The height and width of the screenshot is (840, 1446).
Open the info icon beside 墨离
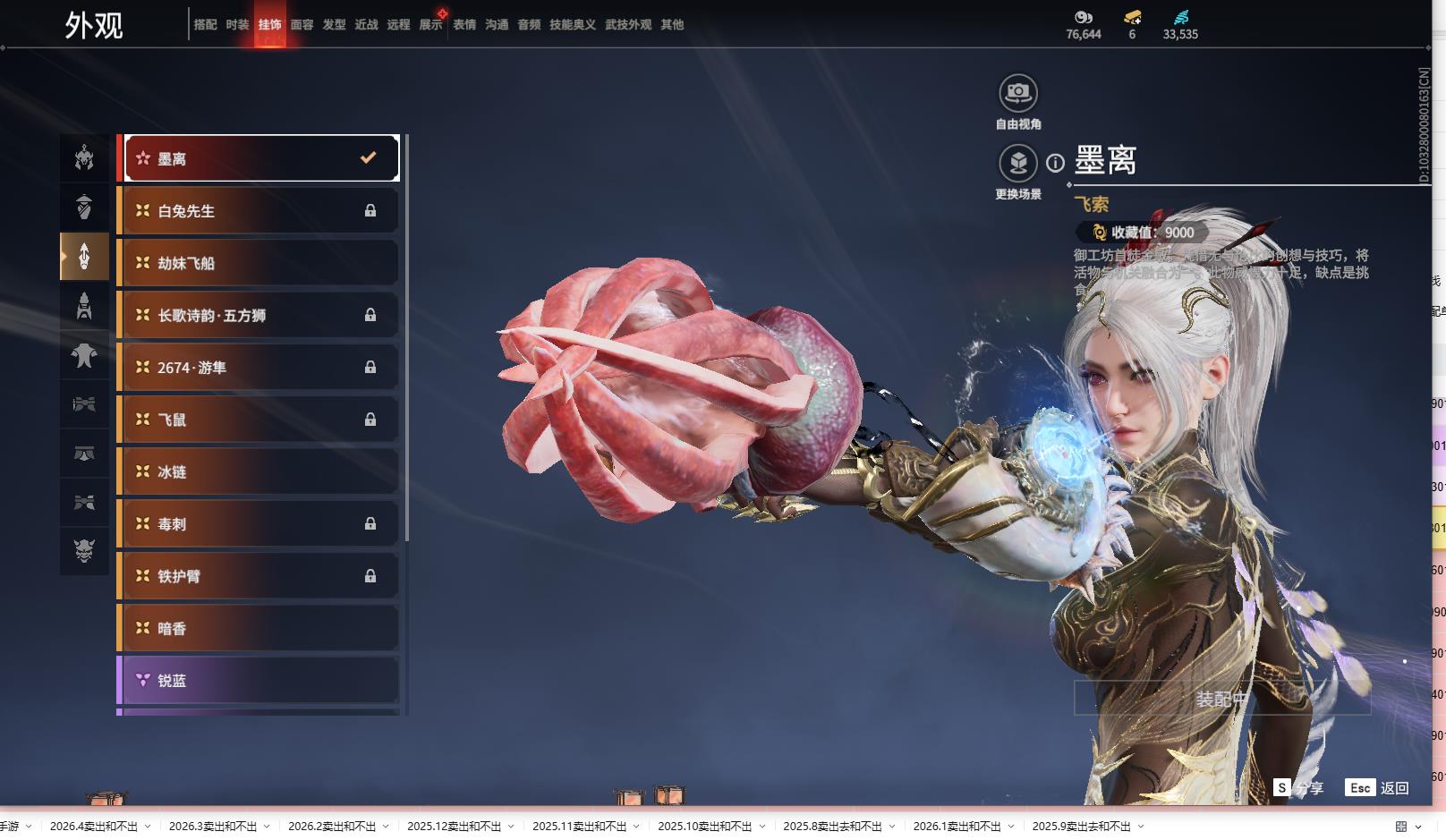tap(1056, 163)
